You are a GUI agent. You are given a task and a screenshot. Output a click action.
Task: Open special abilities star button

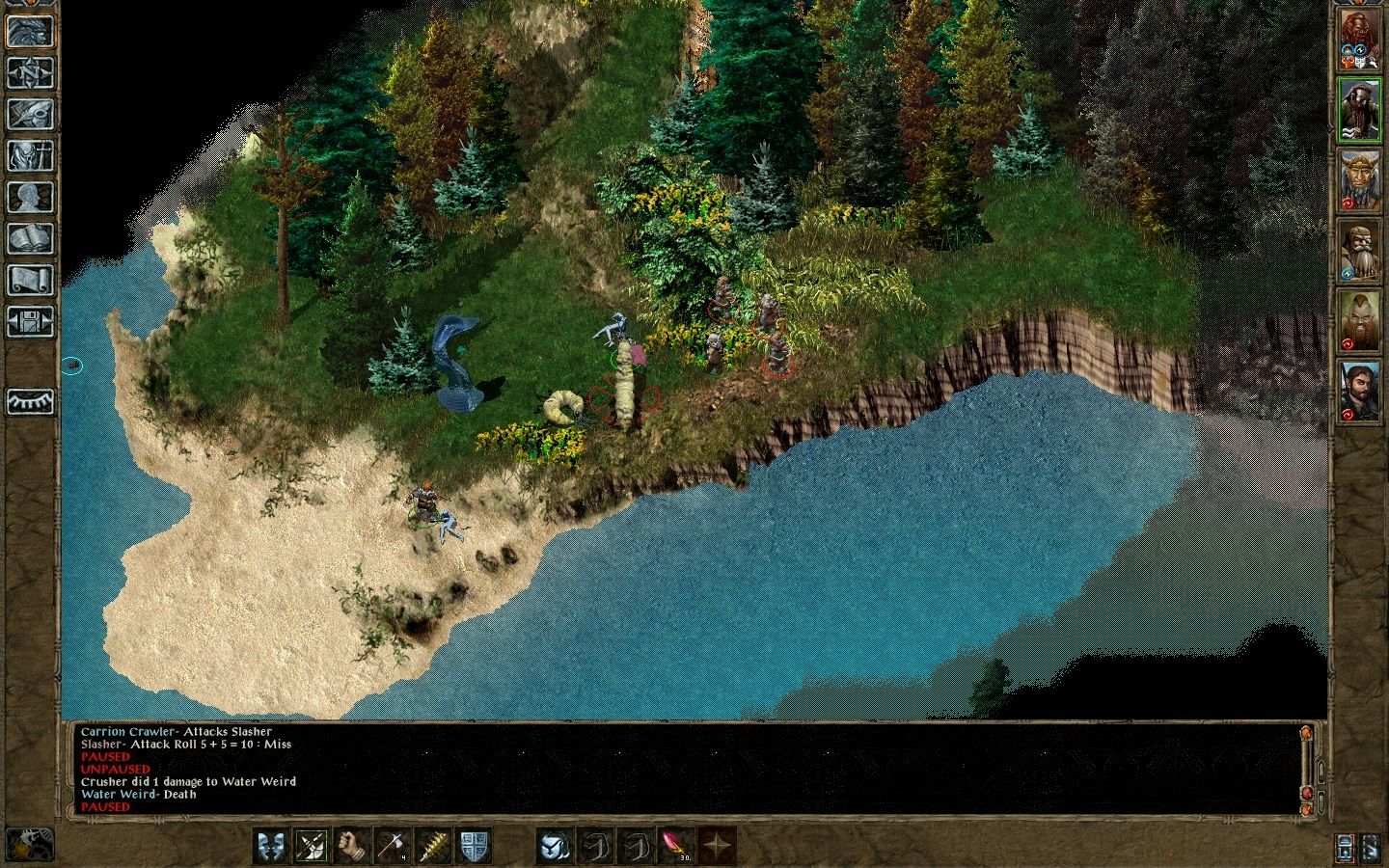coord(717,846)
